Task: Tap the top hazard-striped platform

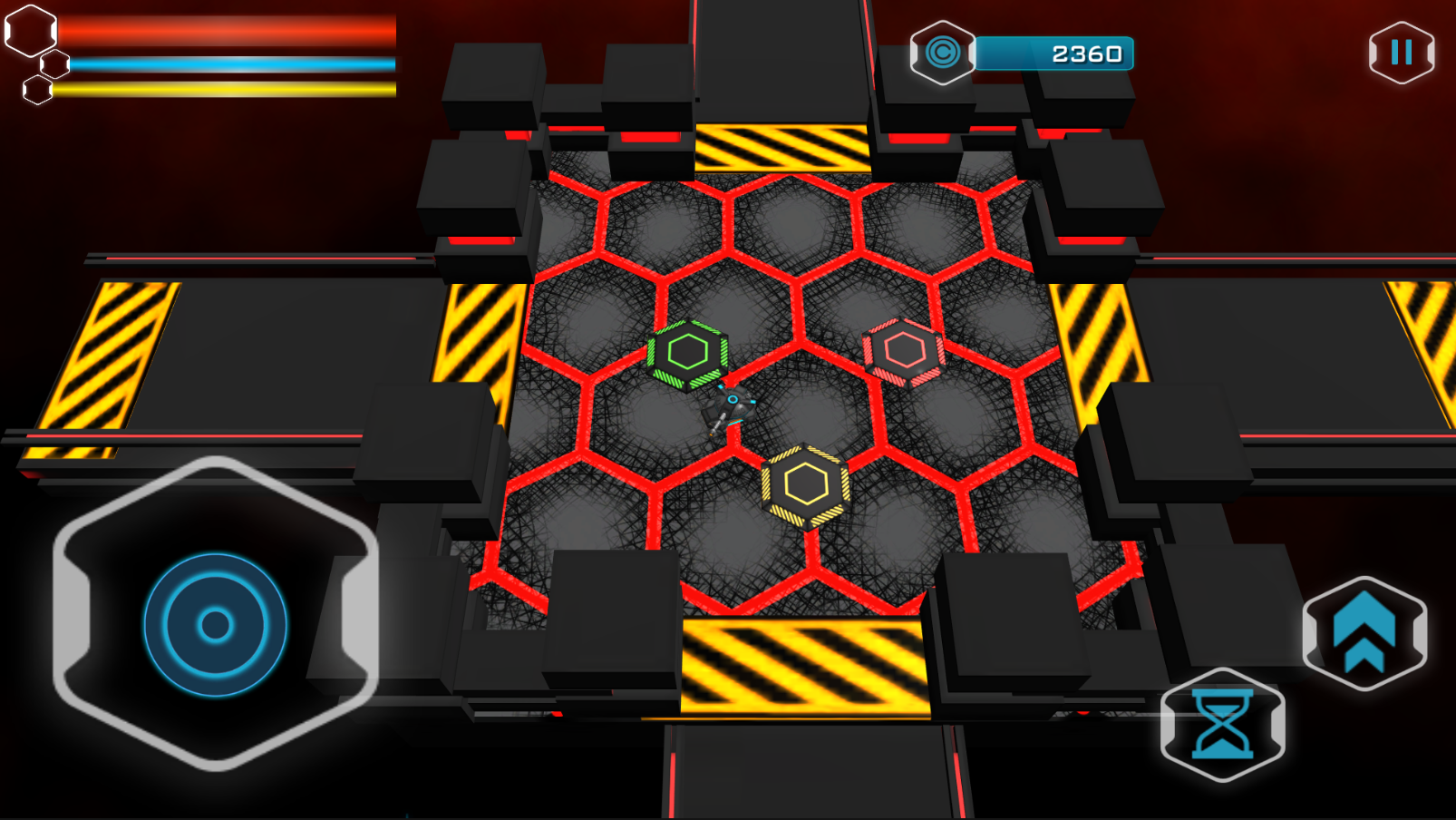Action: click(781, 145)
